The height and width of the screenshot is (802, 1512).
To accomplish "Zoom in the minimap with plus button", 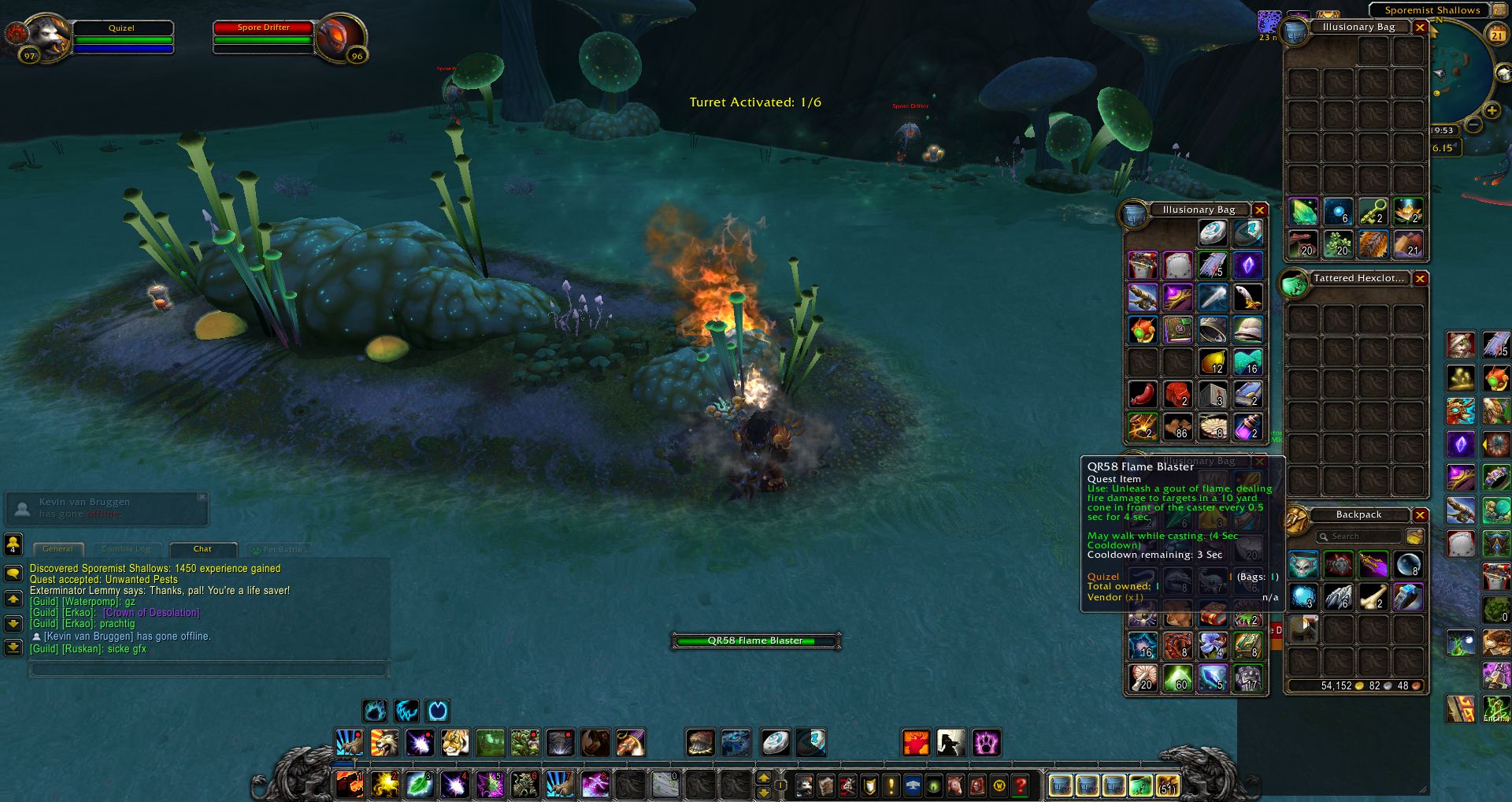I will pos(1492,111).
